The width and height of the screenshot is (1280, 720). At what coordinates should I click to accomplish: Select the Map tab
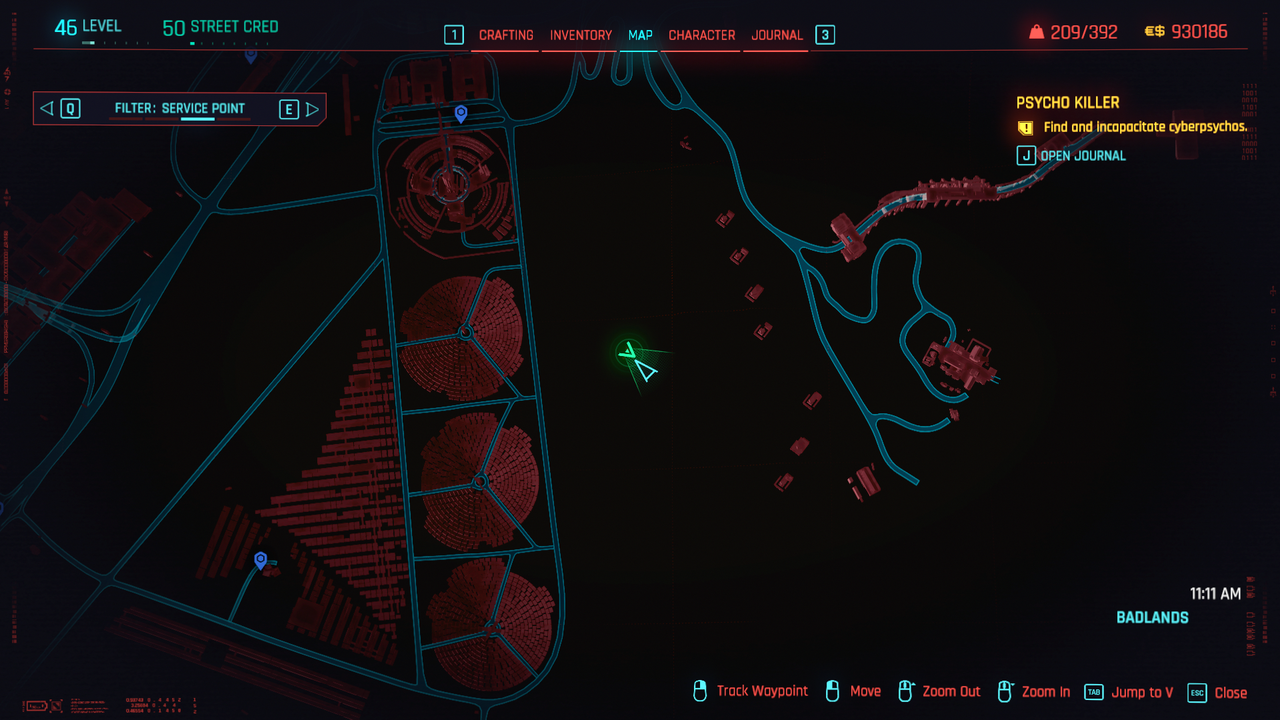coord(640,35)
